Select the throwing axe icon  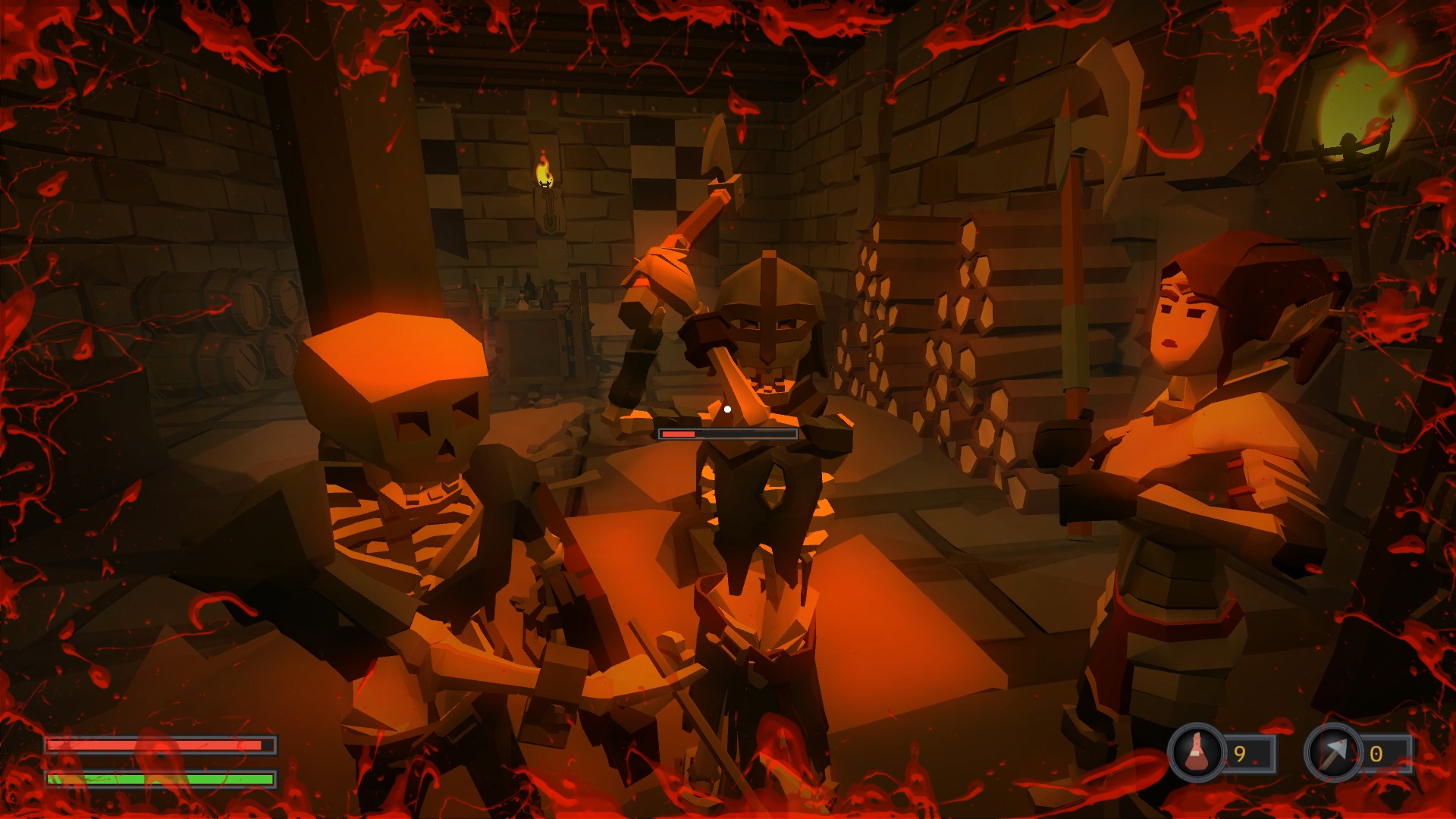1333,752
